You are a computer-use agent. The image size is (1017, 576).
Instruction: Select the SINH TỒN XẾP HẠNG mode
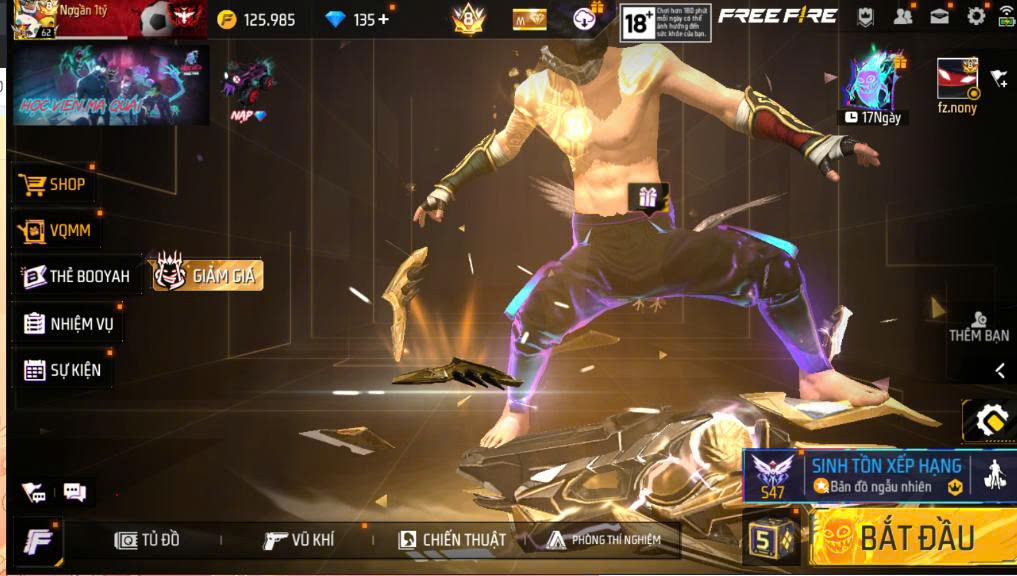click(x=868, y=475)
